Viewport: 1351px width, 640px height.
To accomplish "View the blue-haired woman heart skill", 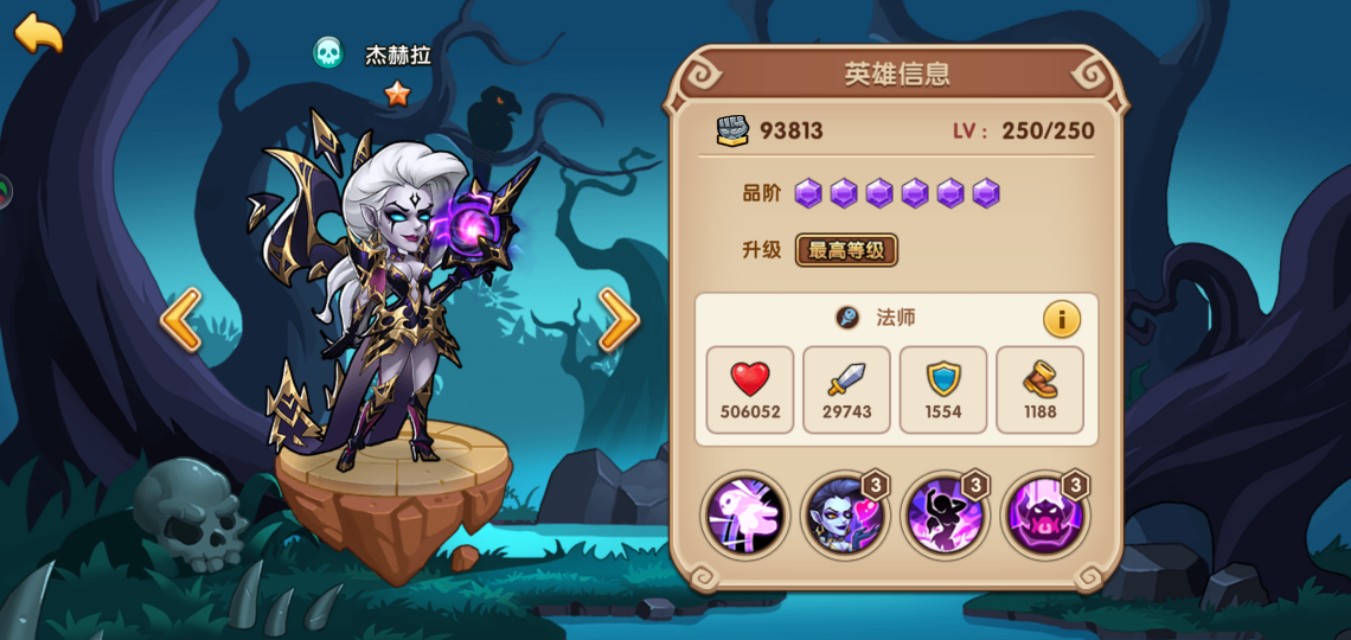I will click(845, 516).
